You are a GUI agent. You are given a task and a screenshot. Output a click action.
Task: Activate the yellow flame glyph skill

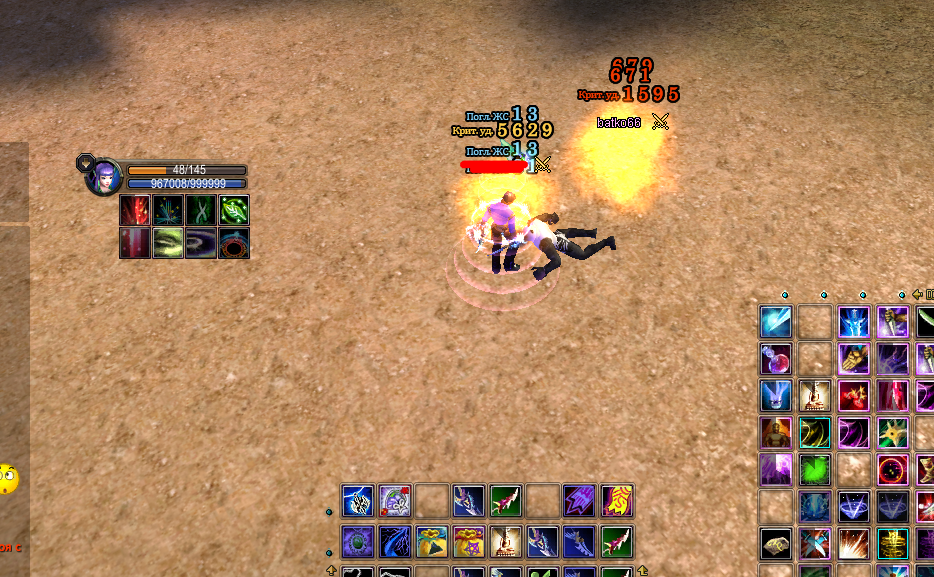click(x=616, y=500)
